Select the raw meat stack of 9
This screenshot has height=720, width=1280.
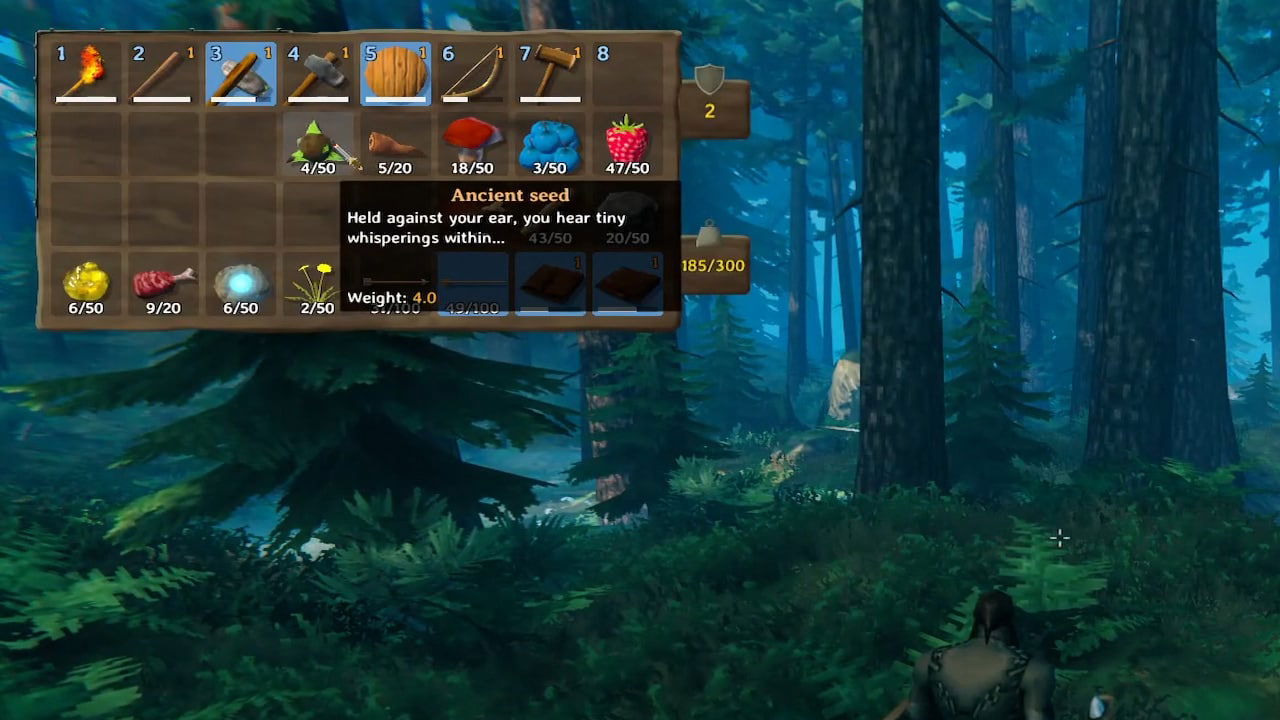point(163,283)
